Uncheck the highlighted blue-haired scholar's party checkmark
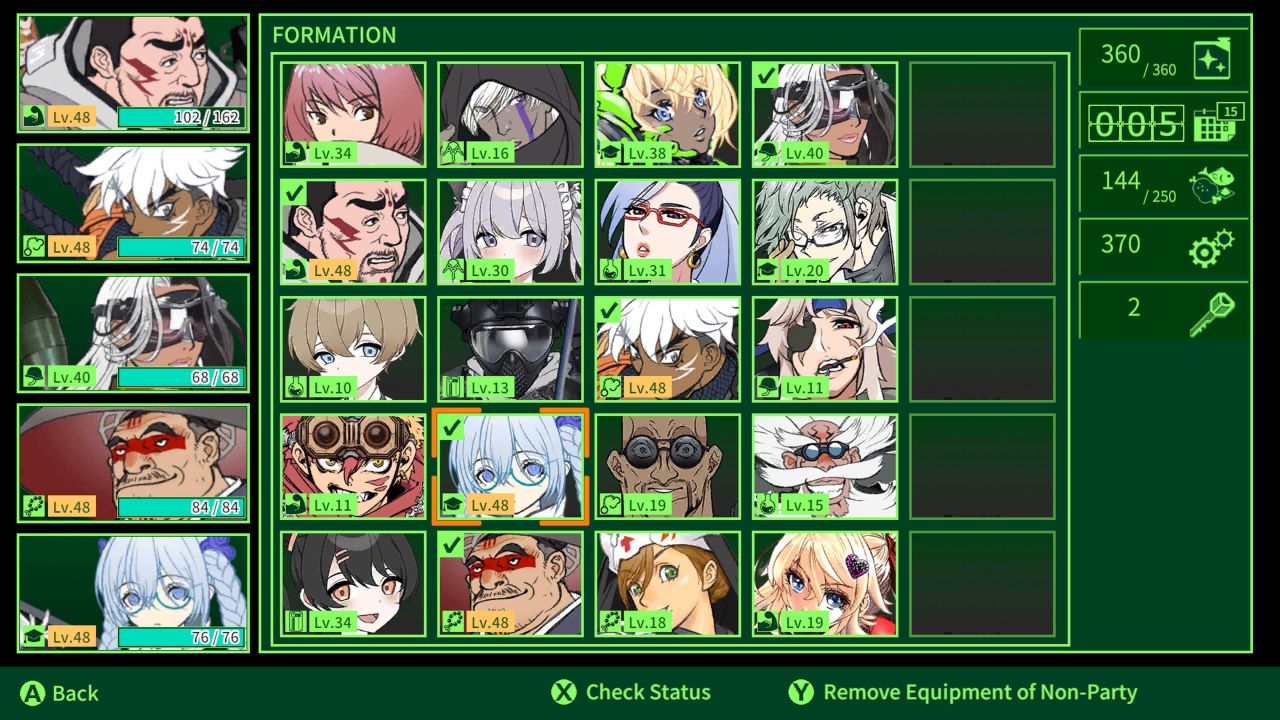The image size is (1280, 720). click(x=453, y=427)
